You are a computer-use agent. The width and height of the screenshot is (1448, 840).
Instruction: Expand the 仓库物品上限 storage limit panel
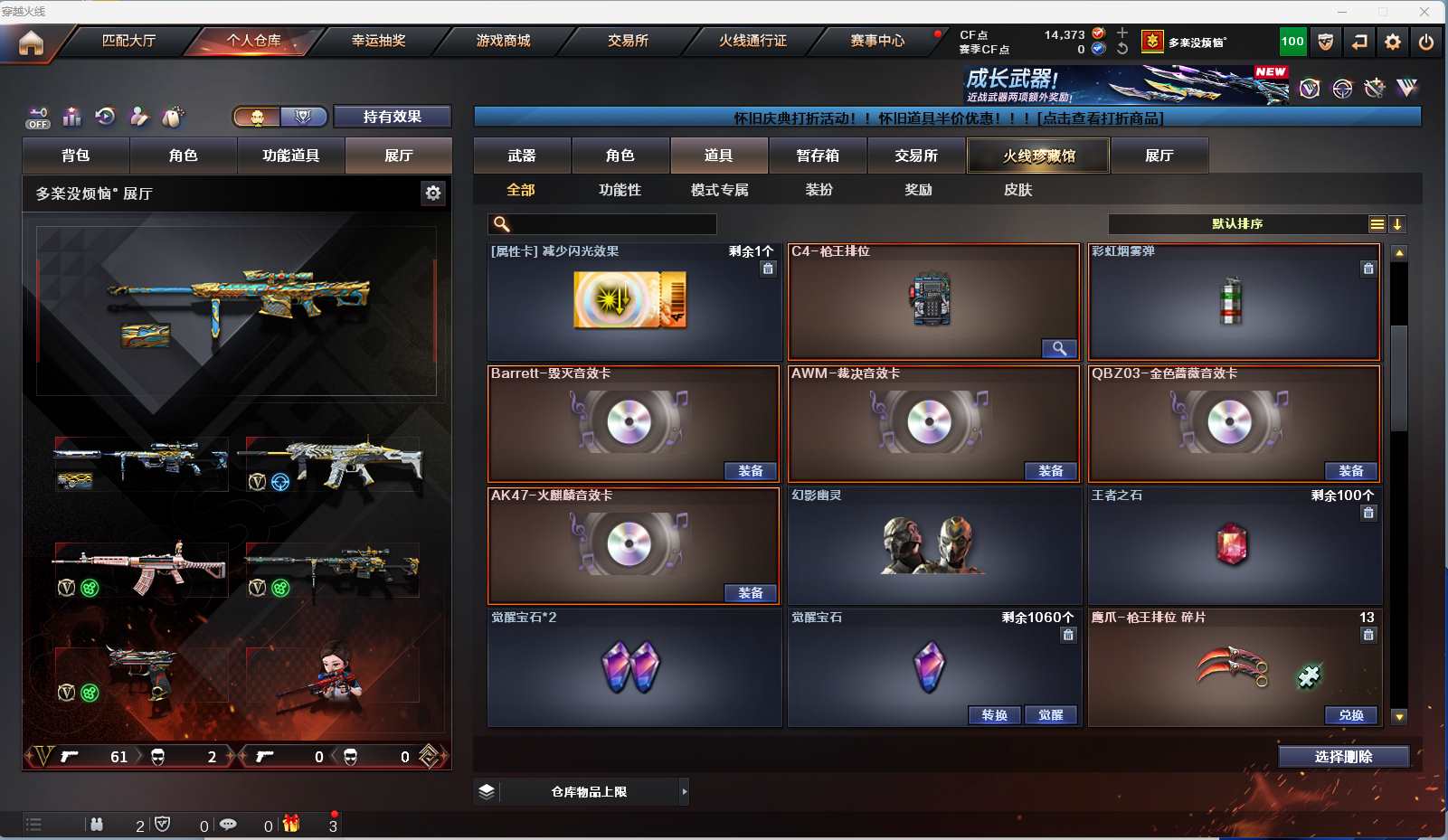coord(684,792)
